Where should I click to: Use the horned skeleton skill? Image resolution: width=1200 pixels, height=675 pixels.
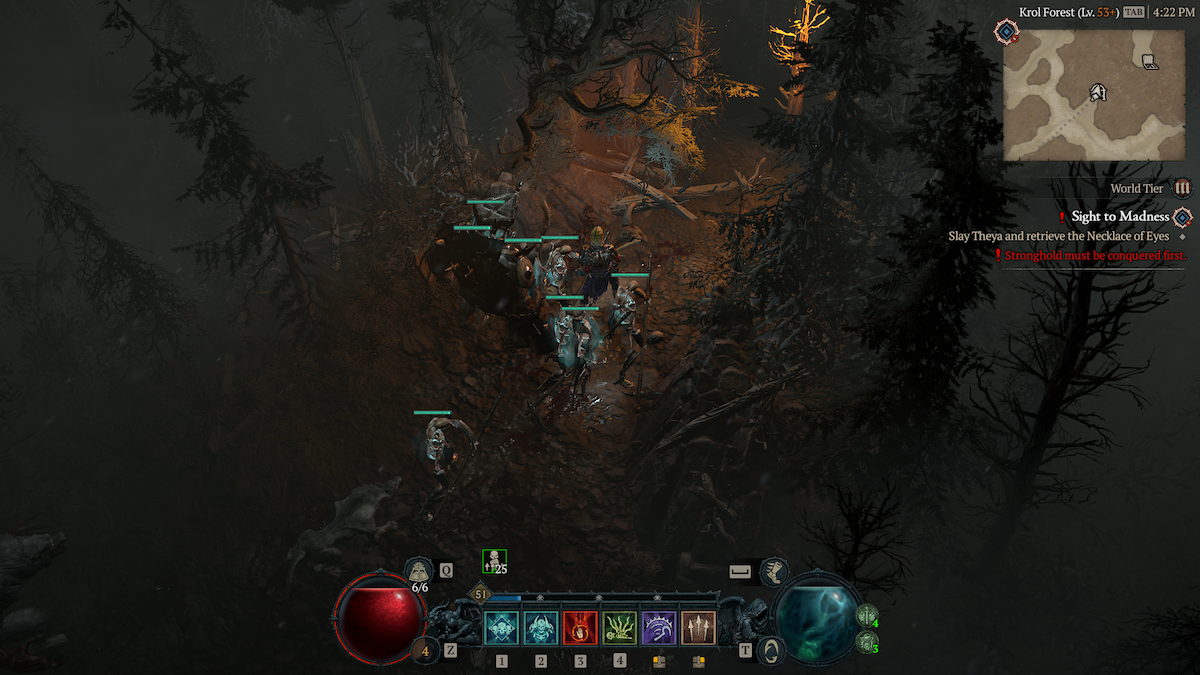click(541, 628)
